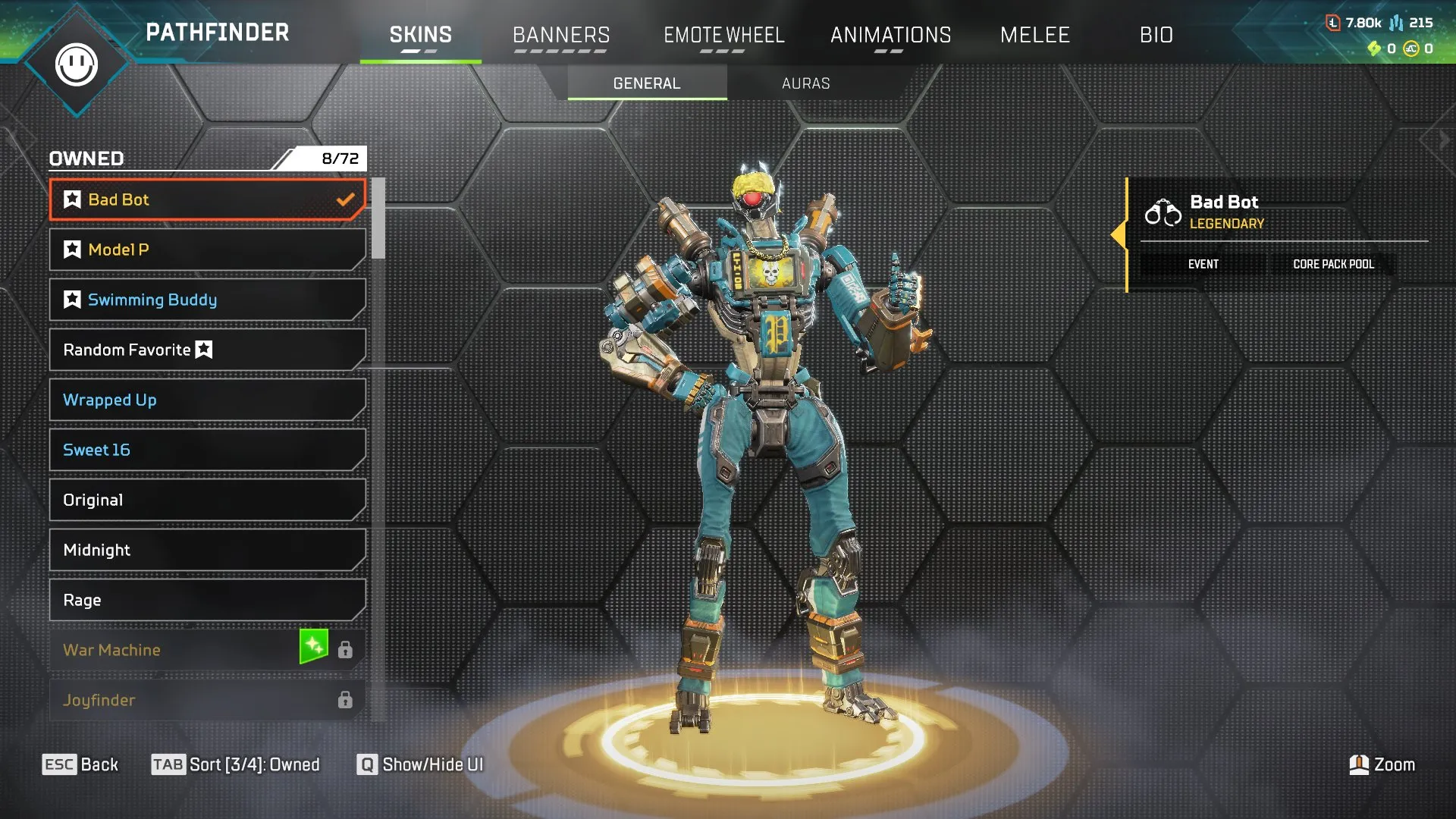Unfavorite the Random Favorite entry's star
Viewport: 1456px width, 819px height.
[202, 350]
